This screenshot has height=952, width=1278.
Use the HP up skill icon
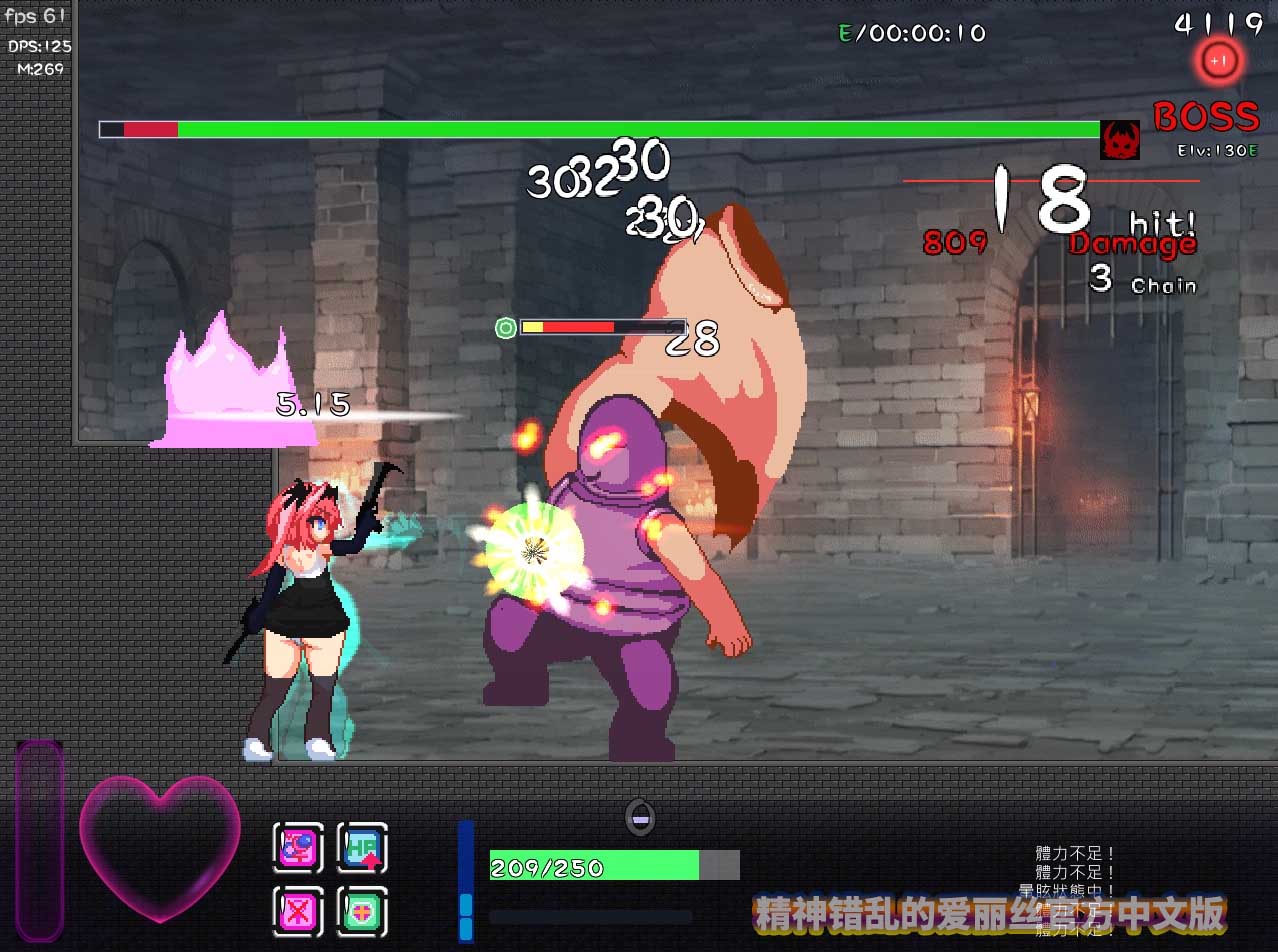362,848
